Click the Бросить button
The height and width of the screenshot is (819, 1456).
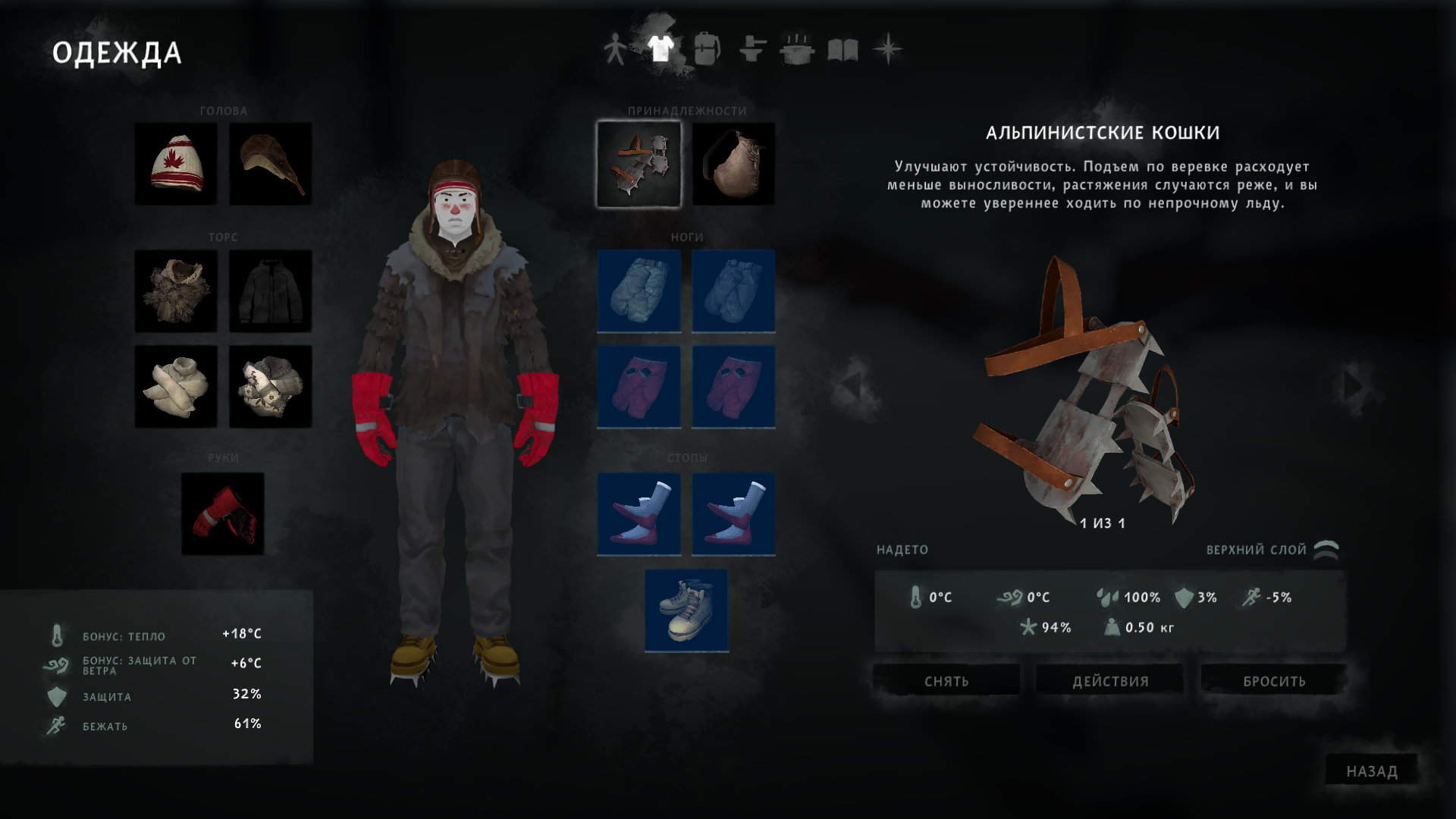coord(1274,680)
